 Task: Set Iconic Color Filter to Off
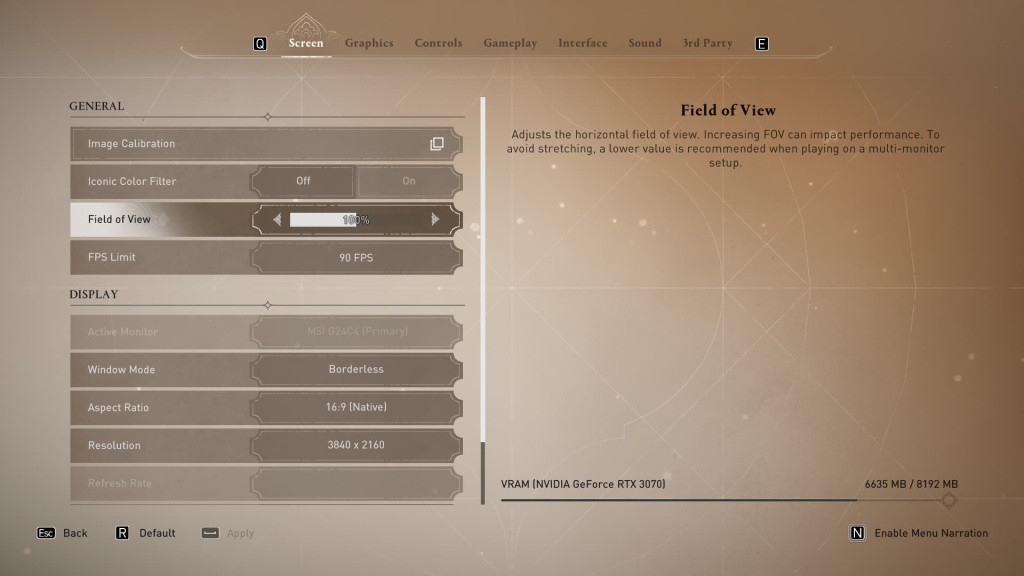pyautogui.click(x=303, y=181)
